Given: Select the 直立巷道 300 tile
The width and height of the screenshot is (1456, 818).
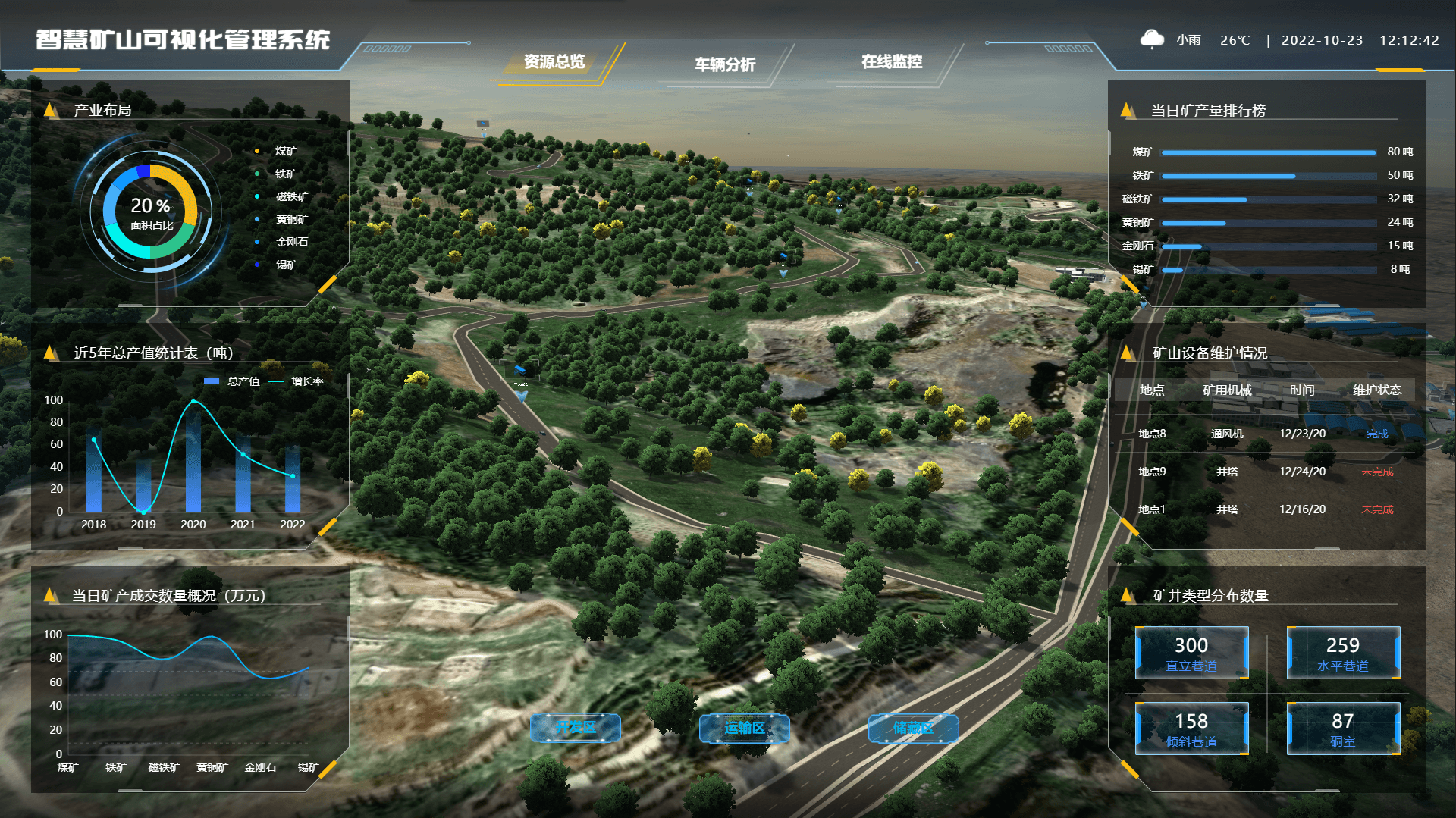Looking at the screenshot, I should coord(1191,653).
